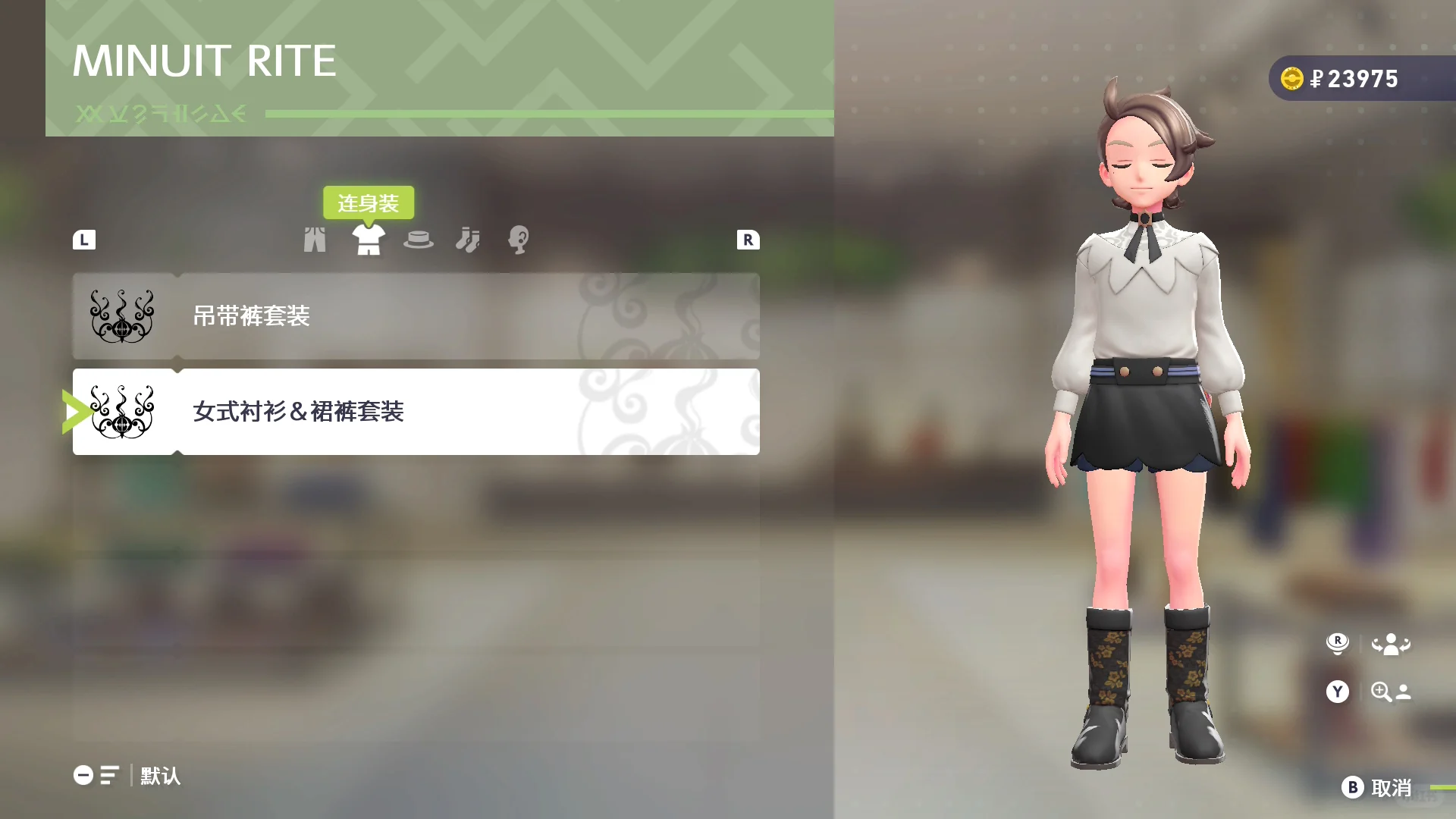Screen dimensions: 1456x819
Task: Select the pants/bottoms category icon
Action: 315,240
